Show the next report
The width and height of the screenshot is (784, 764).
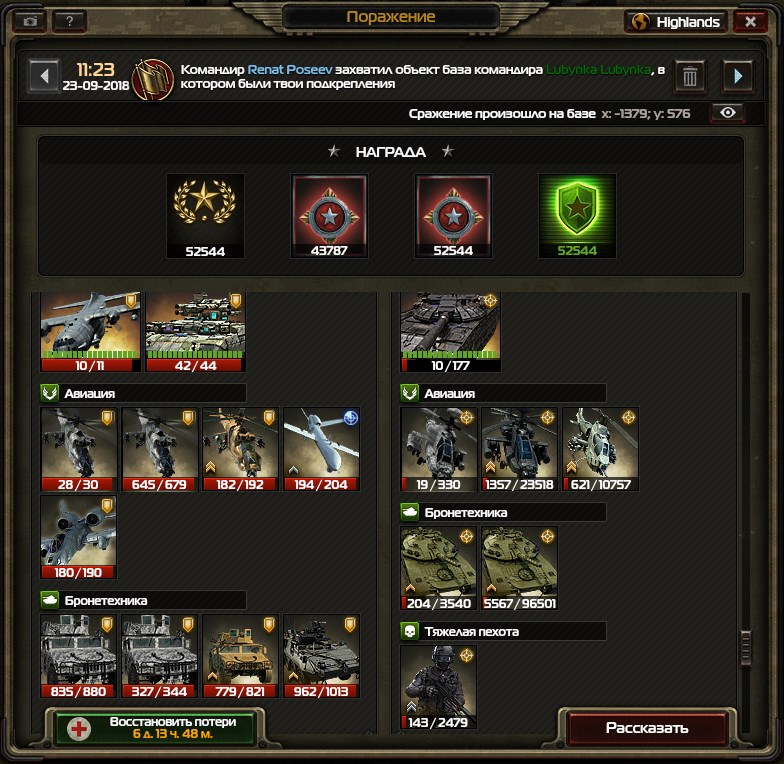pyautogui.click(x=738, y=76)
